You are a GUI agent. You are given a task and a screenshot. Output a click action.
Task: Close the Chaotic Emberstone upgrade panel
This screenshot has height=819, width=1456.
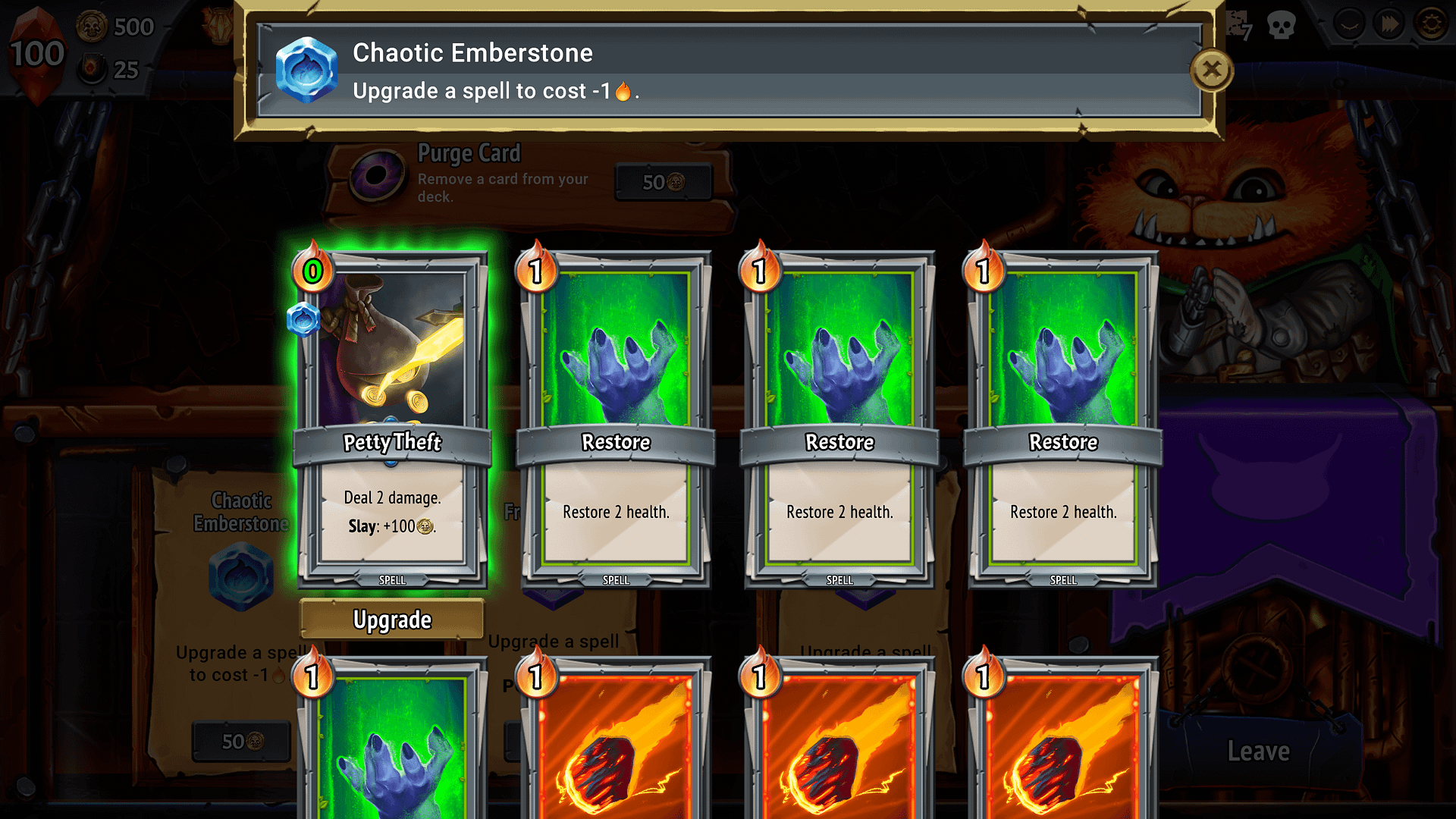(x=1211, y=71)
